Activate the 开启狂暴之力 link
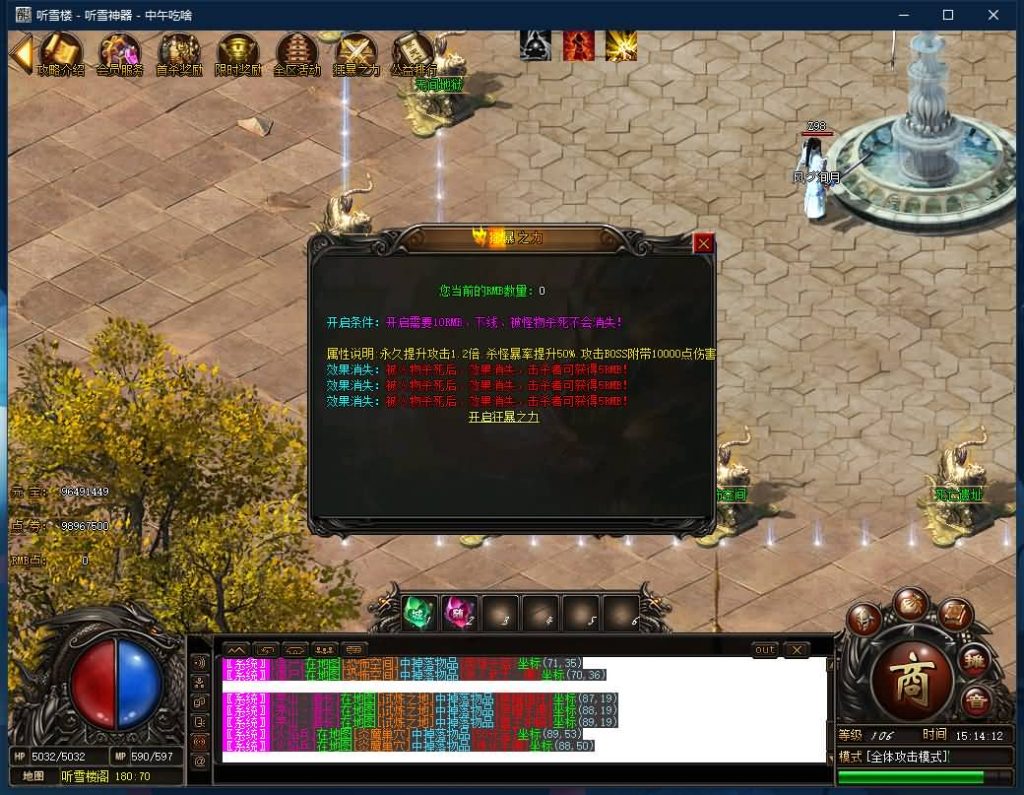Image resolution: width=1024 pixels, height=795 pixels. pos(503,417)
